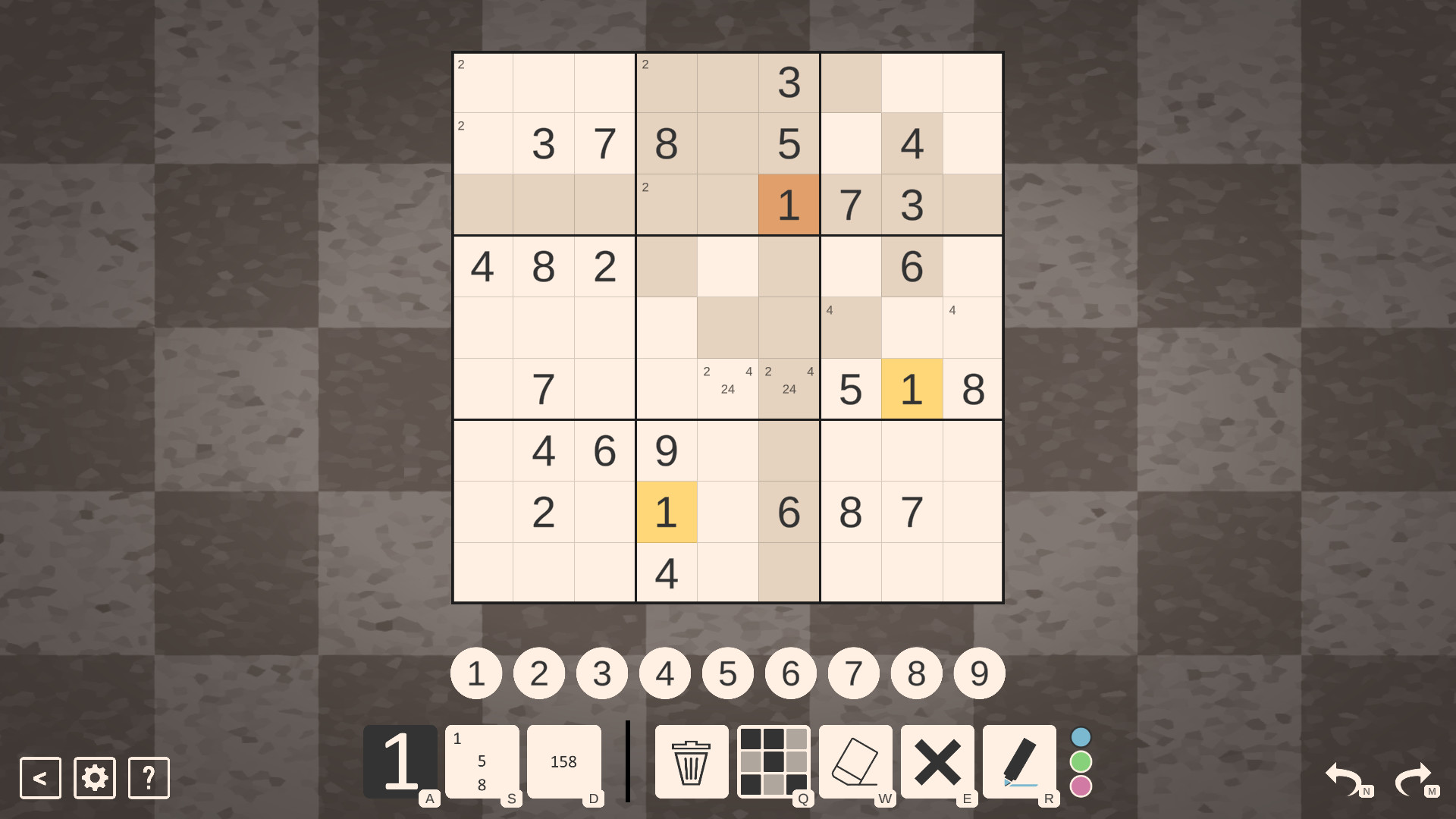Select the X cross-out tool
1456x819 pixels.
click(939, 761)
